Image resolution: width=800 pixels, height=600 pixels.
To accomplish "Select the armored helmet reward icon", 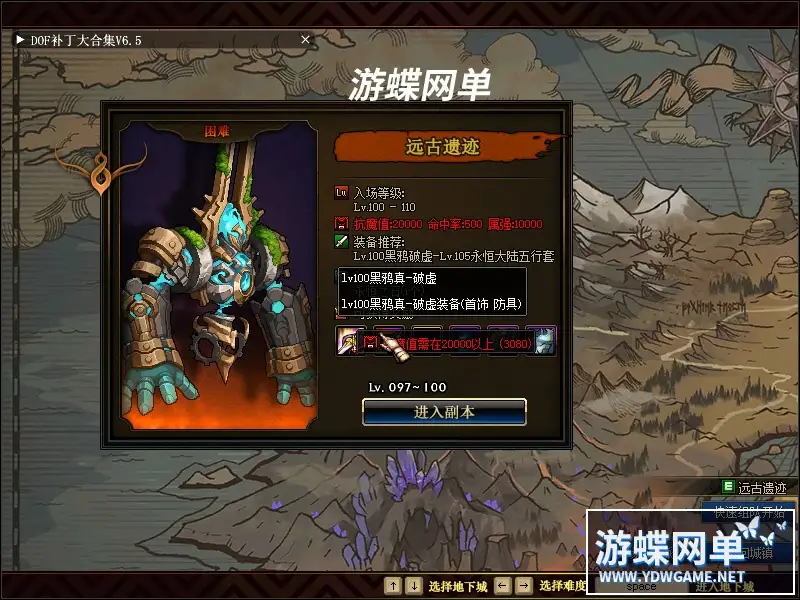I will point(544,340).
